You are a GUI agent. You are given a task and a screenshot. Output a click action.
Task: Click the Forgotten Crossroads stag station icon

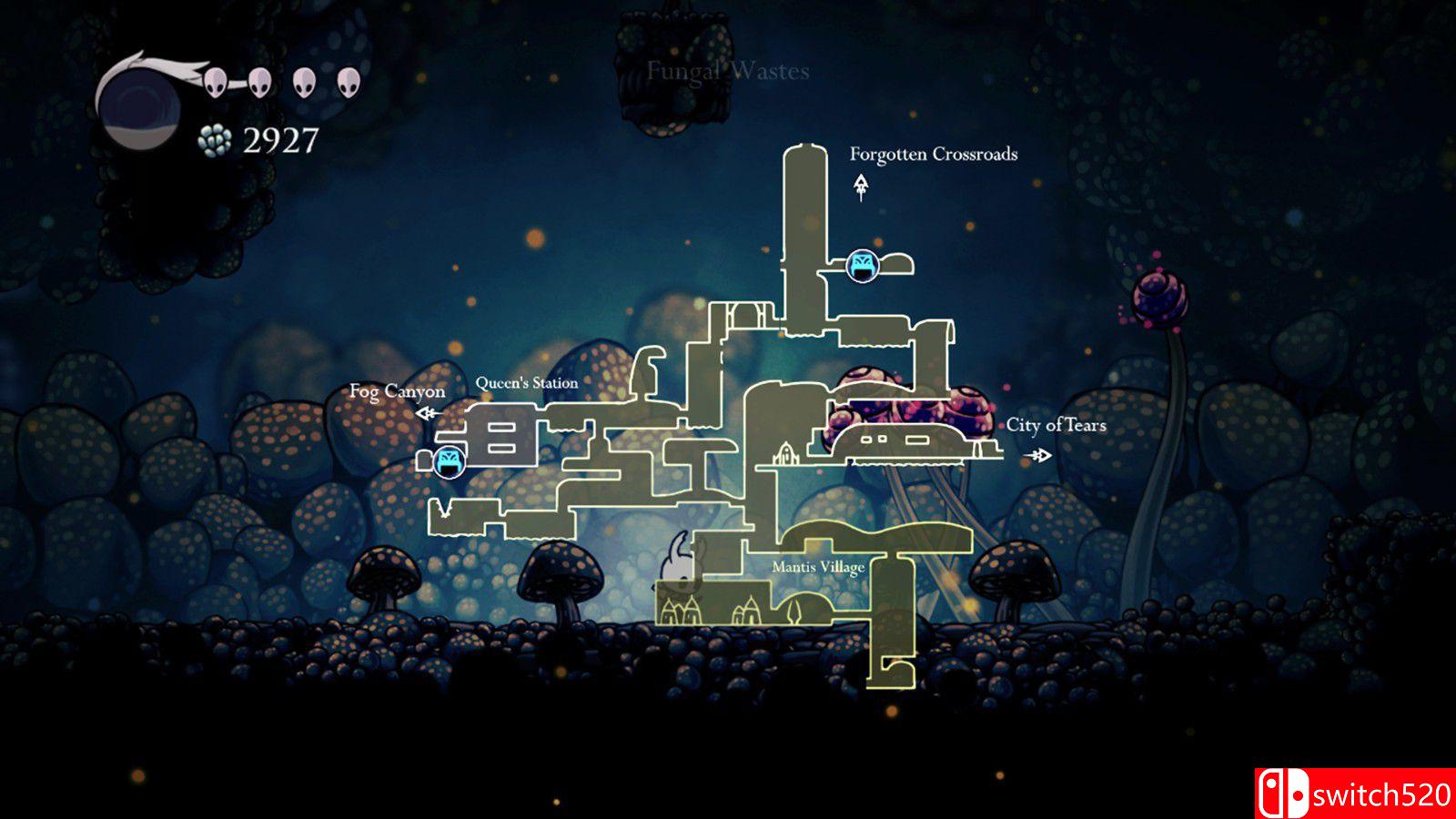[x=861, y=267]
